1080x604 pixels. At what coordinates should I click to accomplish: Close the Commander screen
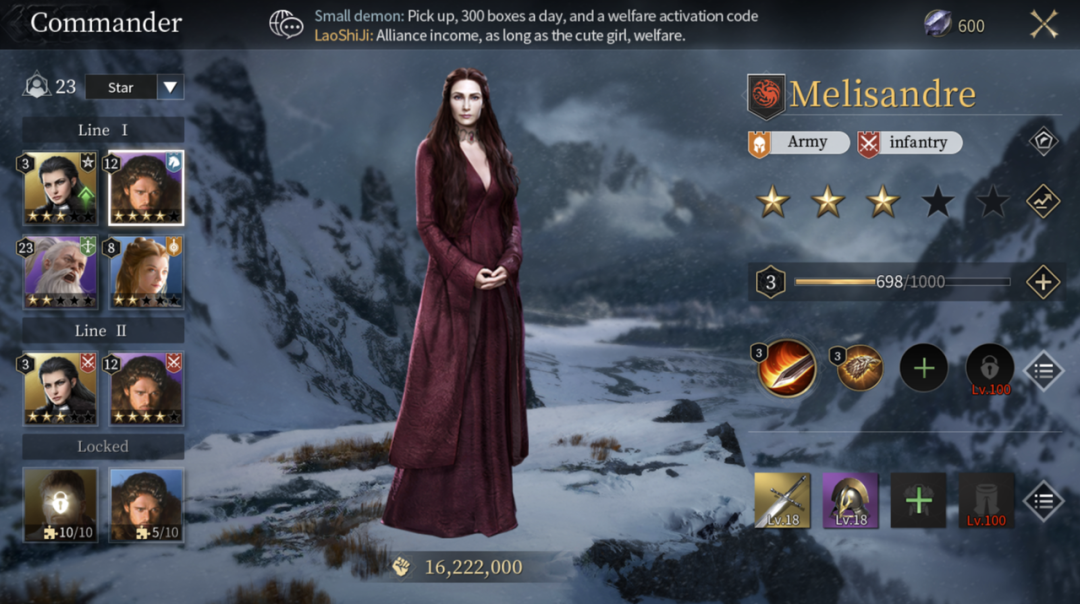click(x=1044, y=24)
